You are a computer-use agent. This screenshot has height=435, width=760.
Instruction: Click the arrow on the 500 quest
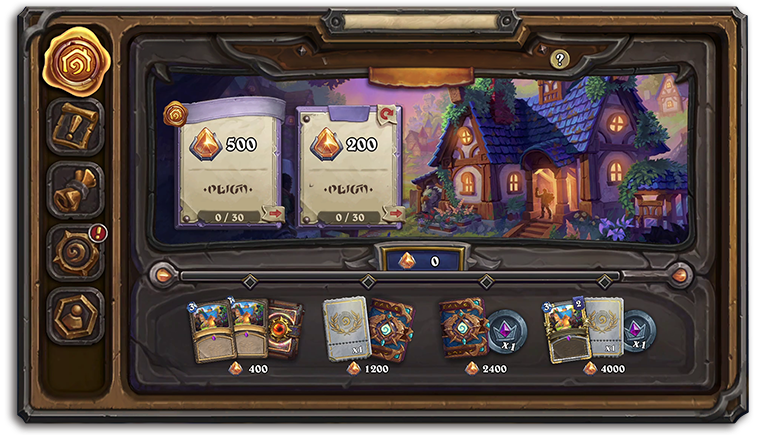coord(272,213)
